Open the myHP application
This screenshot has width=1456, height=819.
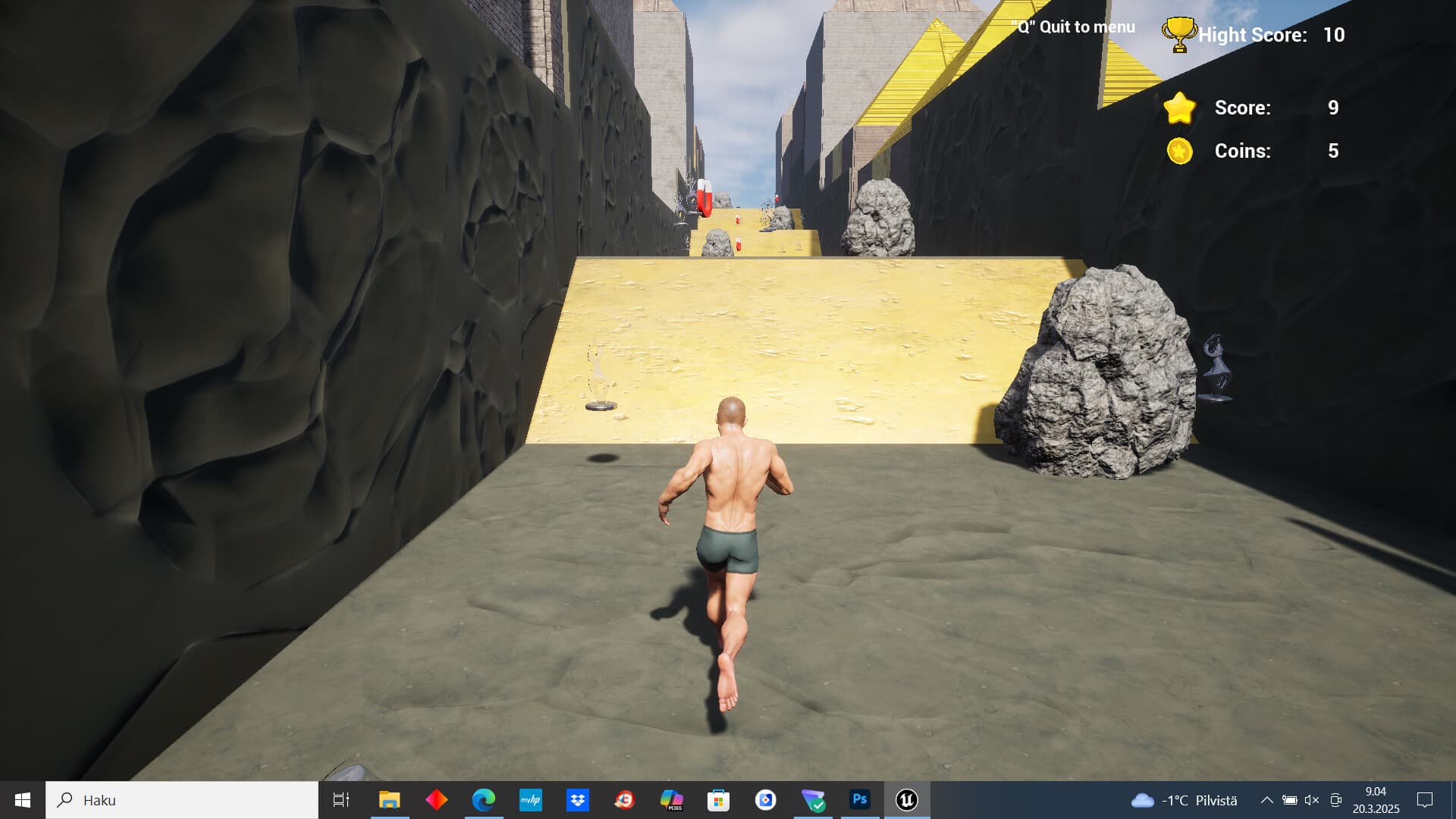click(531, 800)
